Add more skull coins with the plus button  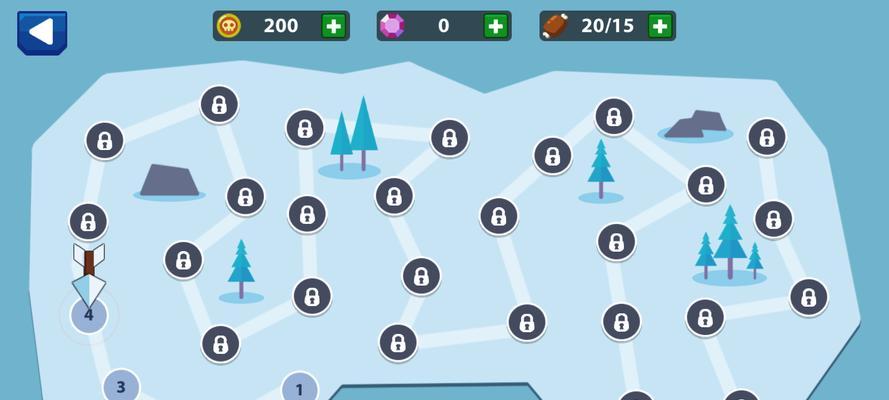click(334, 26)
